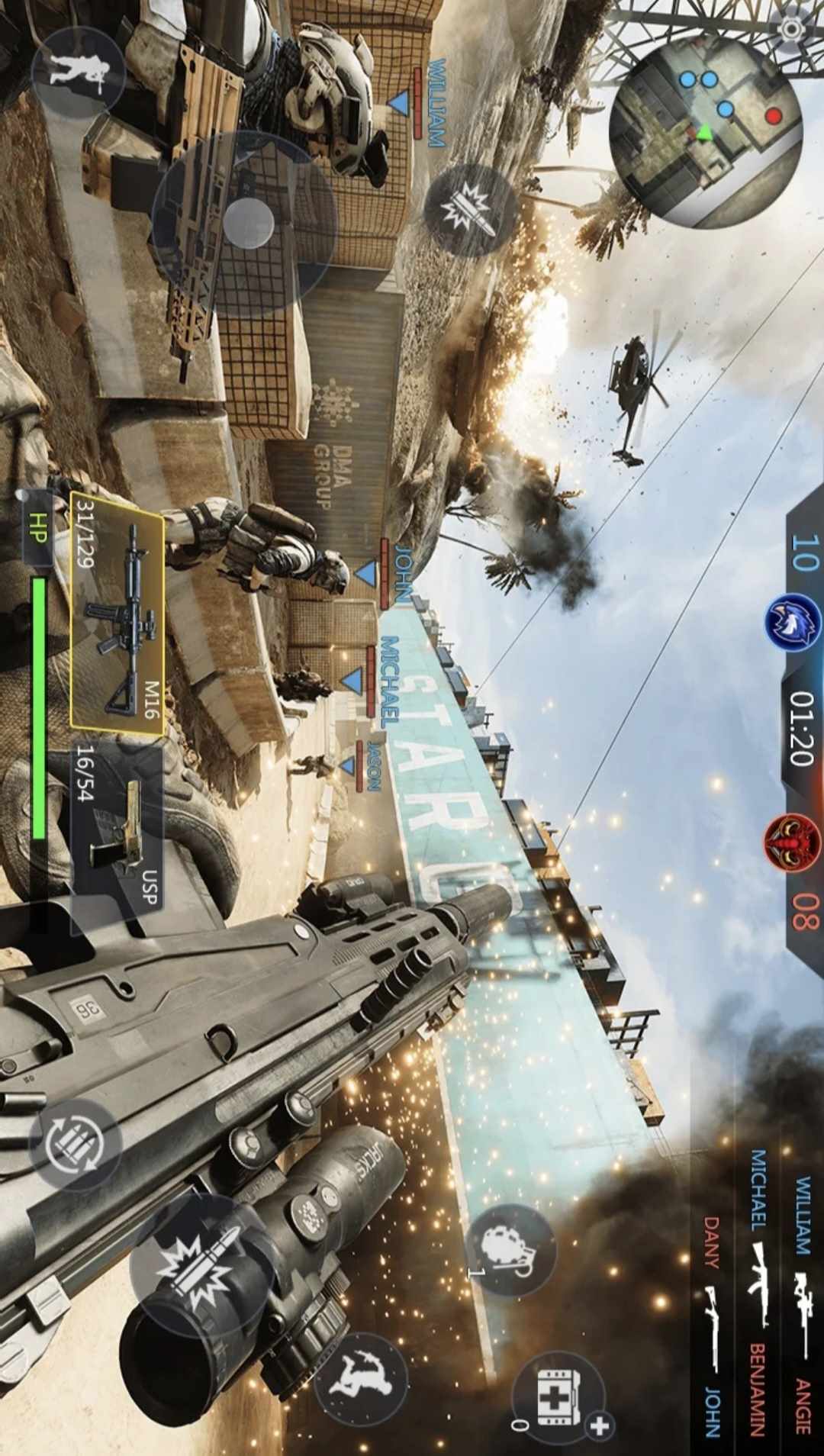Open the settings gear icon
This screenshot has height=1456, width=824.
pos(793,29)
